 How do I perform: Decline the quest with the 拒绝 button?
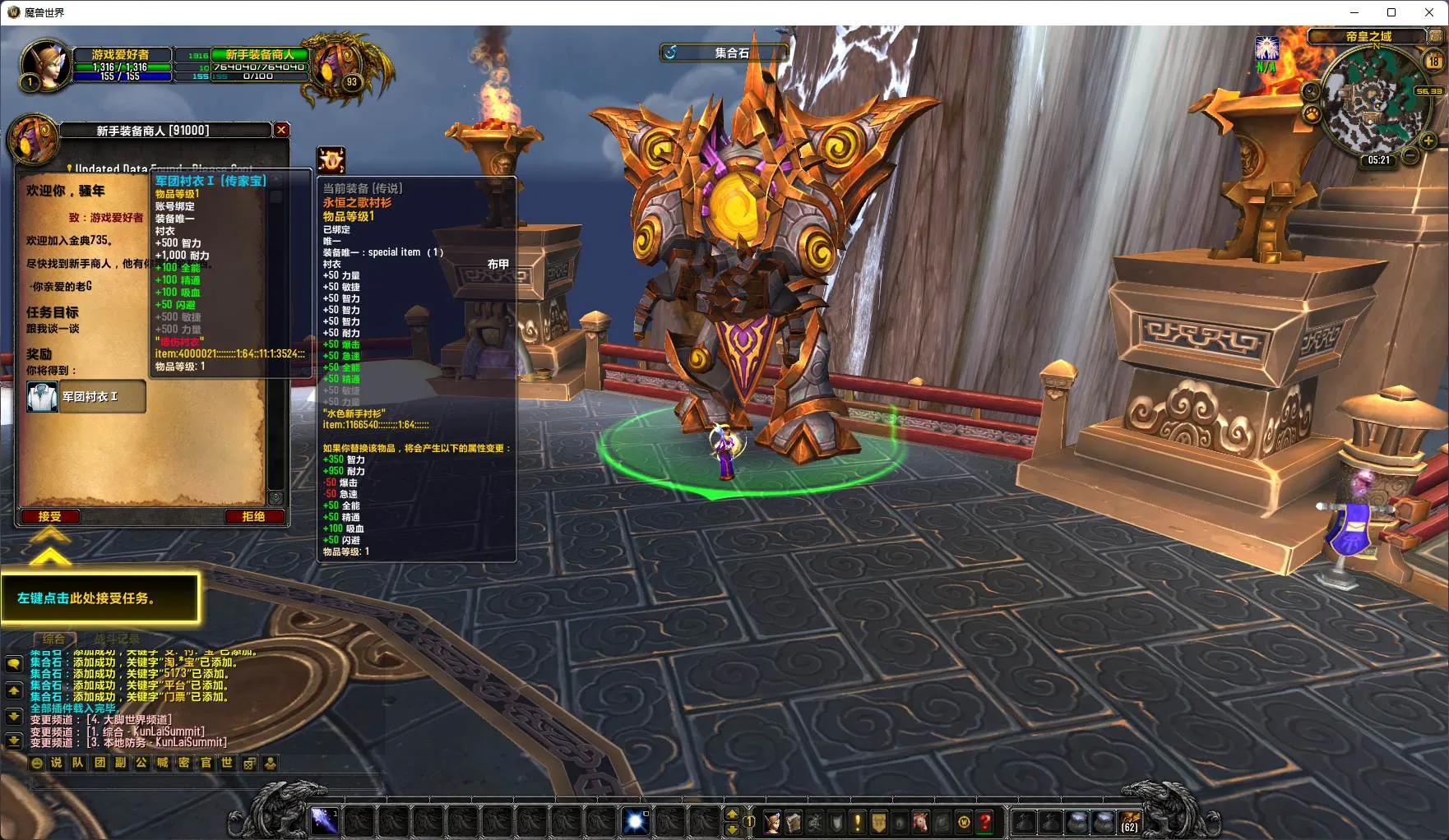tap(254, 517)
